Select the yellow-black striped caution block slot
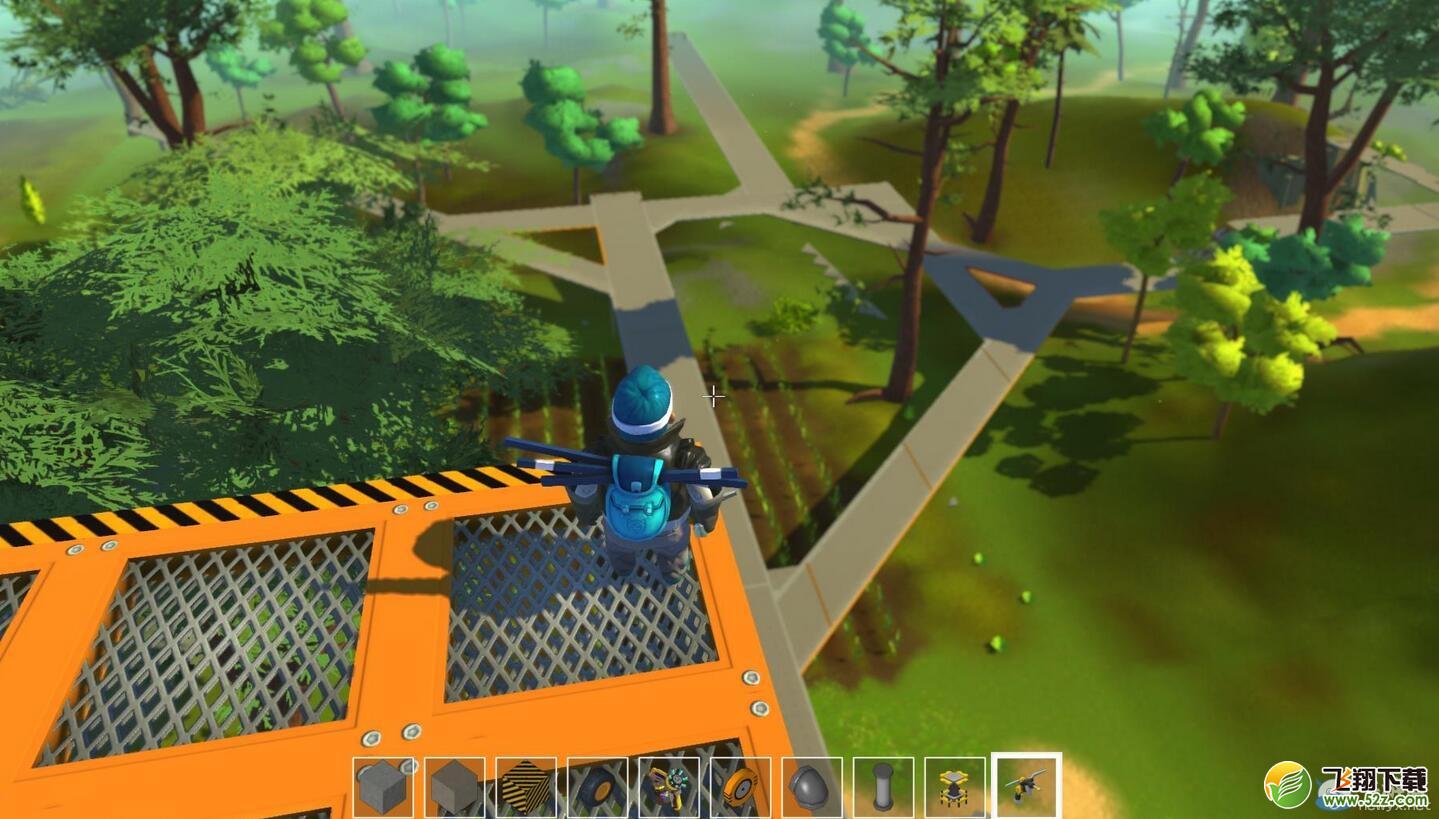1439x819 pixels. 526,787
